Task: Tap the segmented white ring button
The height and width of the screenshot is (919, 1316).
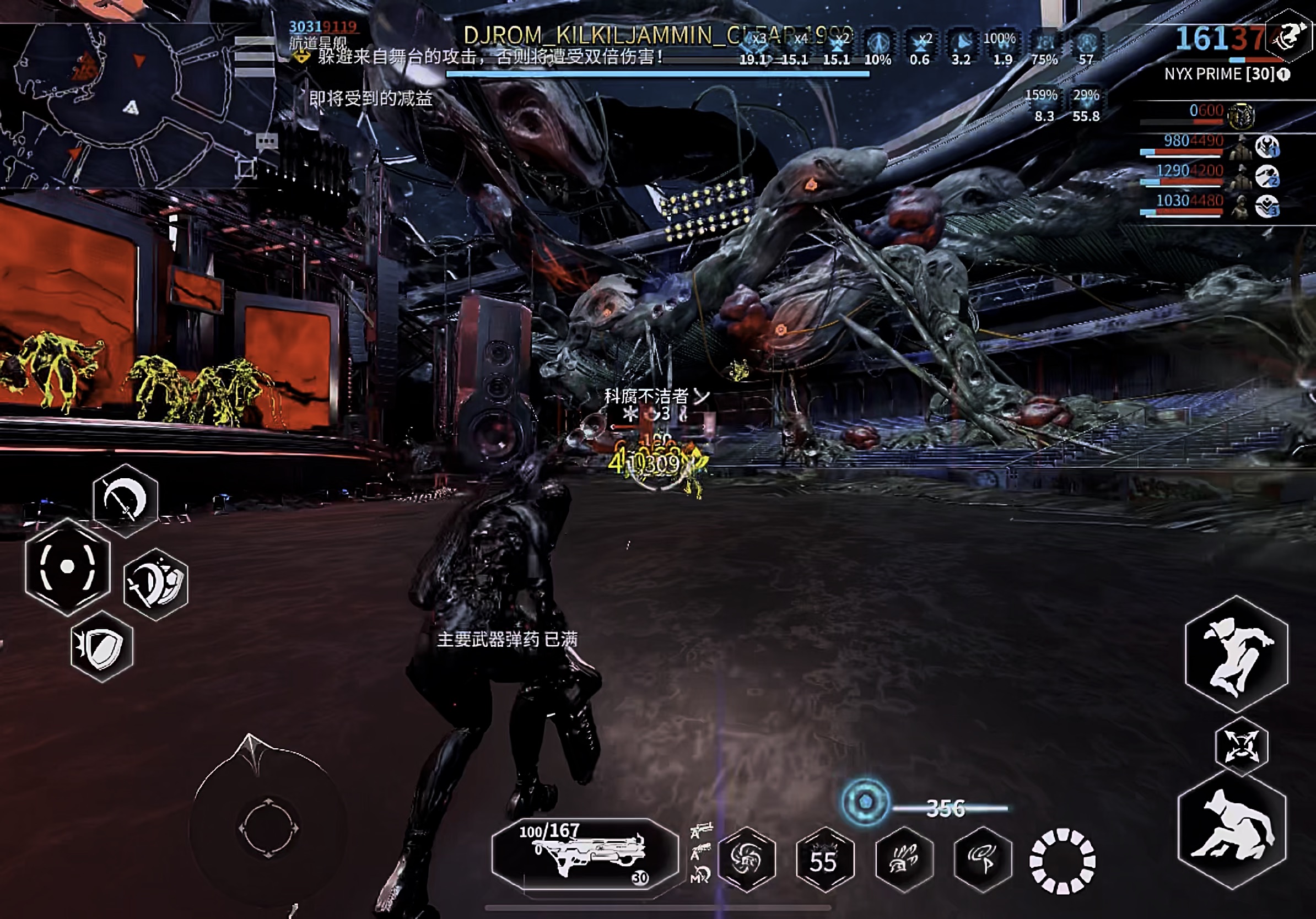Action: (x=1062, y=861)
